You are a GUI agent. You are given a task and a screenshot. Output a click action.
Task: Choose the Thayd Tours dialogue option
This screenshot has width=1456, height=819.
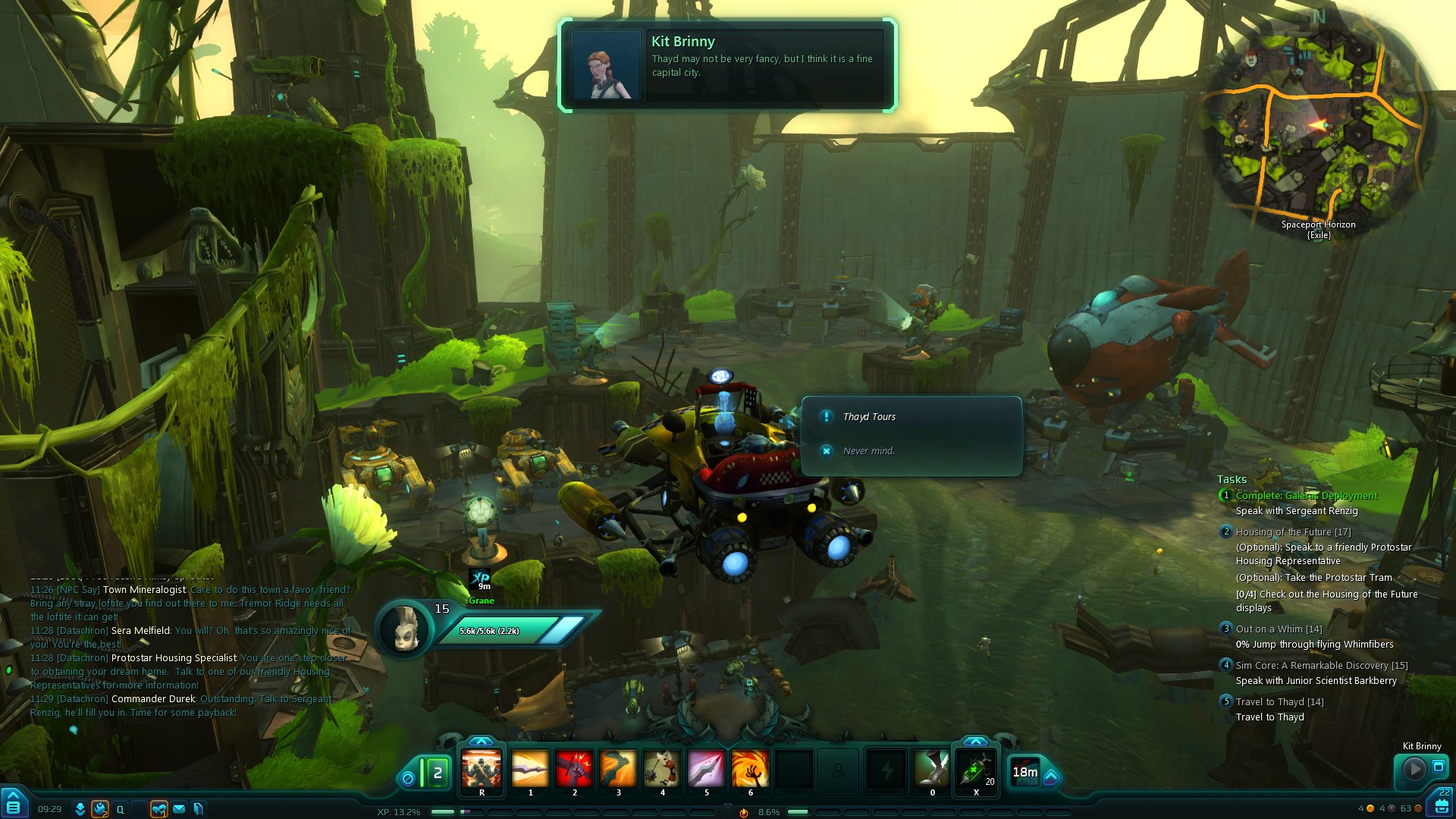point(869,417)
